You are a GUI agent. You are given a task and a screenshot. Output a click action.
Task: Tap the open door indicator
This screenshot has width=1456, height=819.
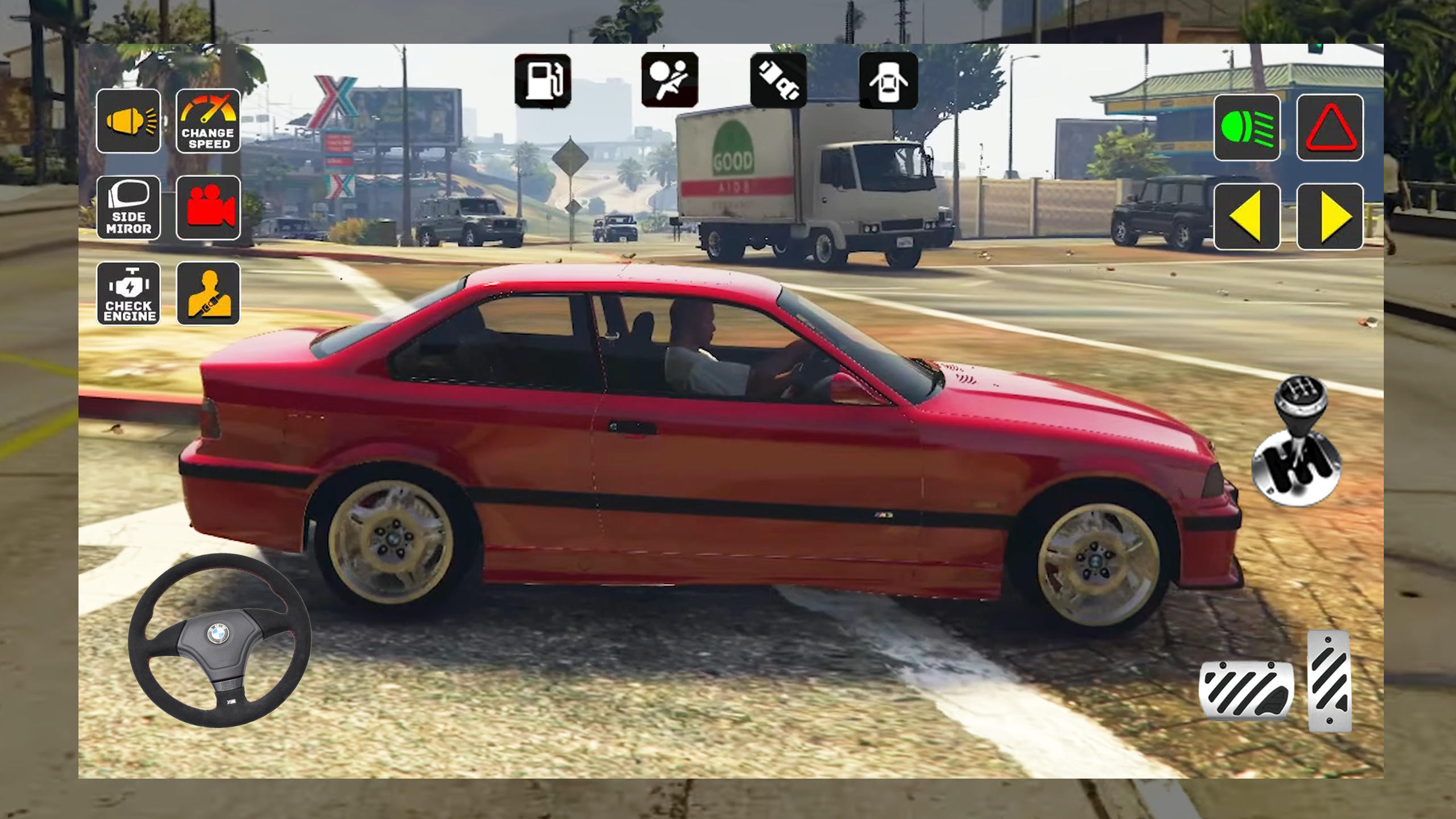[x=889, y=80]
